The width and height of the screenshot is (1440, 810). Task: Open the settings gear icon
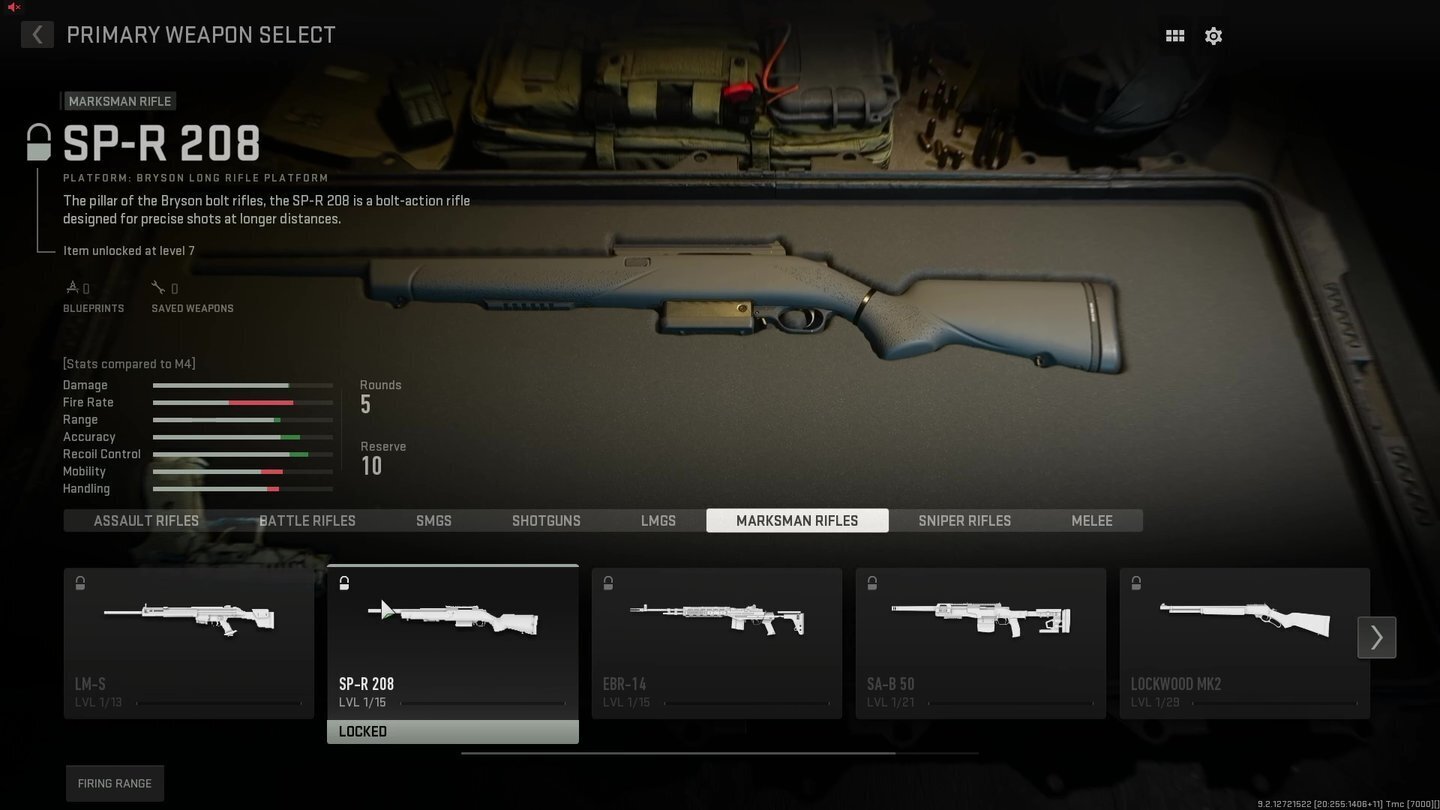(x=1213, y=35)
